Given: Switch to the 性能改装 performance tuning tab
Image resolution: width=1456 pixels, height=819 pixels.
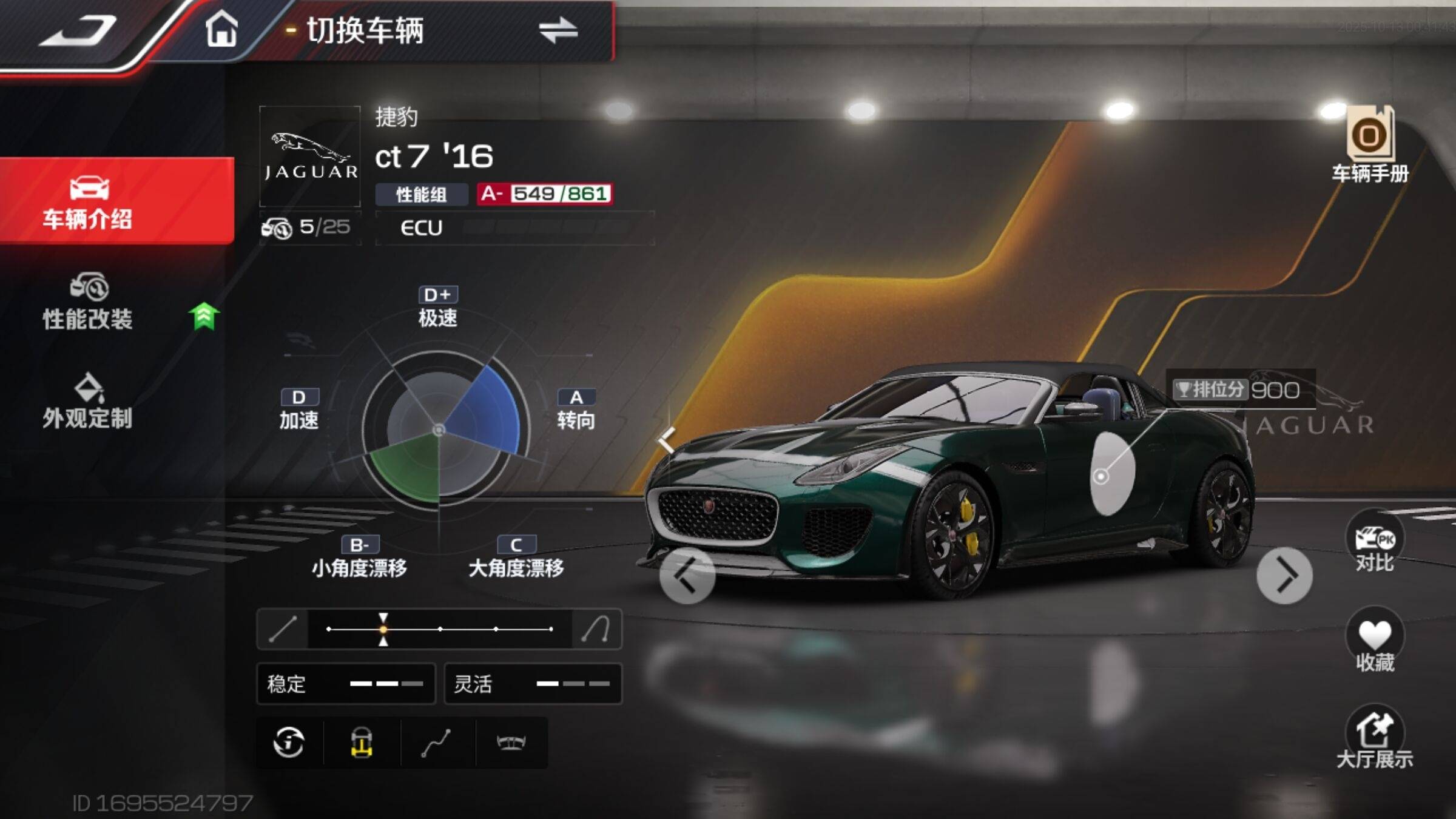Looking at the screenshot, I should pyautogui.click(x=88, y=302).
